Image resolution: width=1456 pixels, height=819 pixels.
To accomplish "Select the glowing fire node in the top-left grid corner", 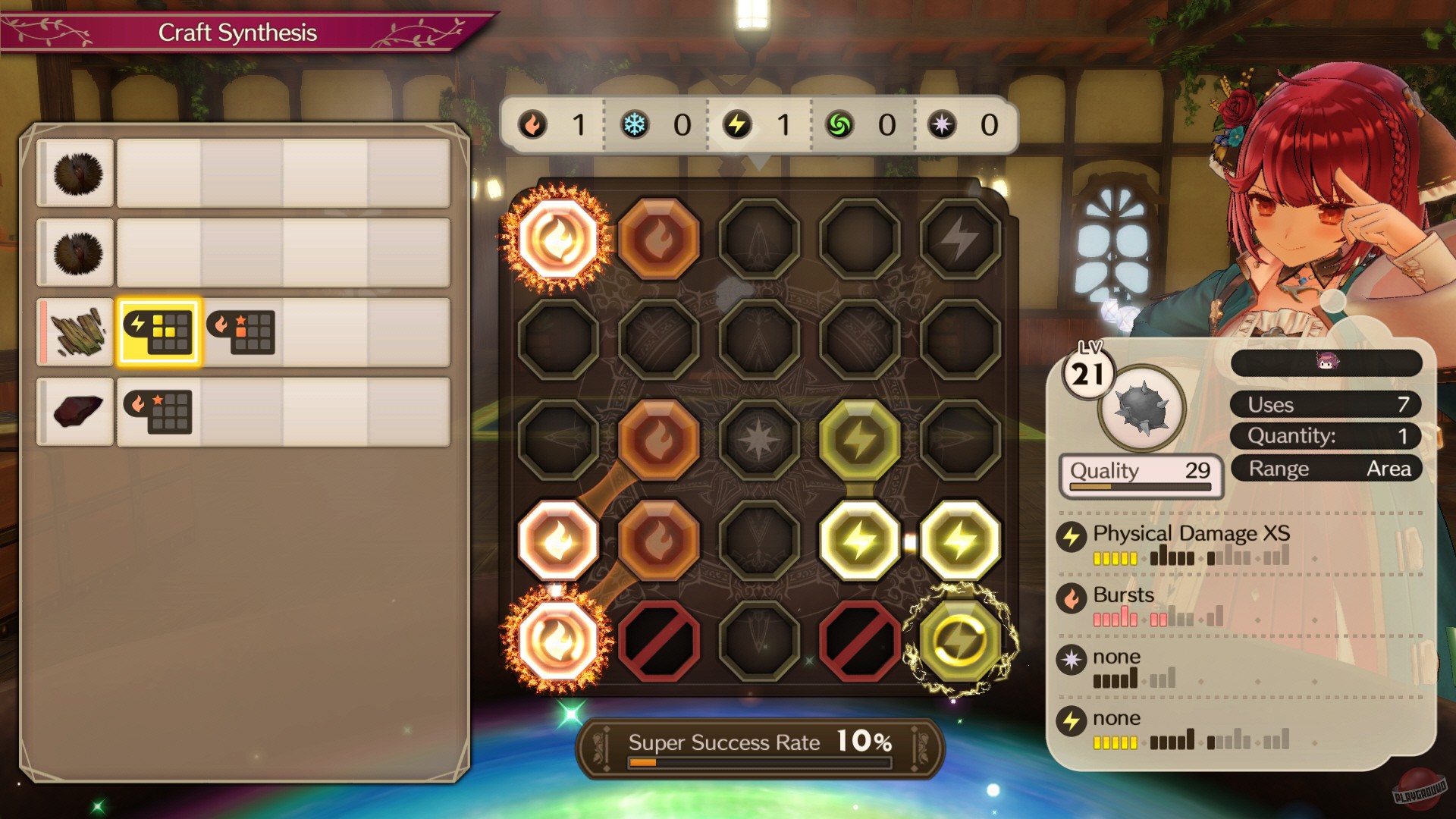I will click(x=559, y=237).
